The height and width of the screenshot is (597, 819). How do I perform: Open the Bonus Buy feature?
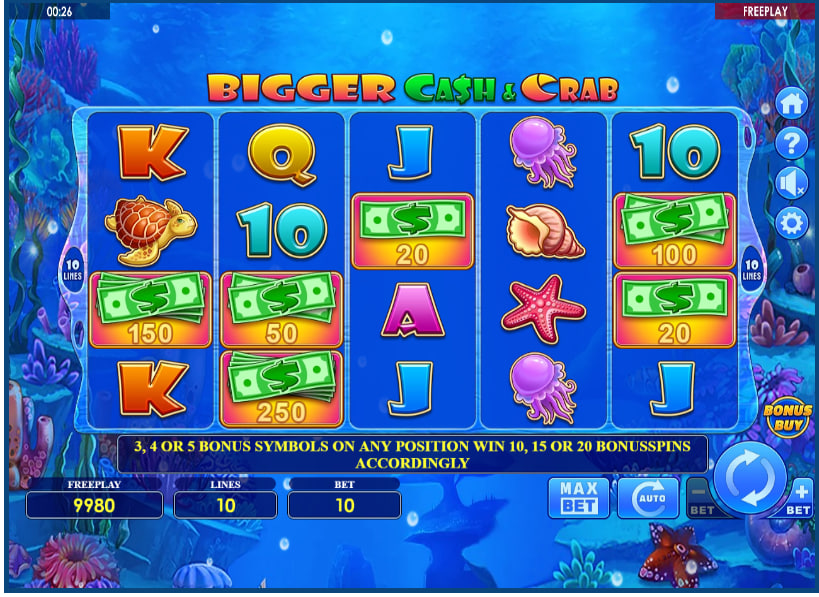(787, 417)
